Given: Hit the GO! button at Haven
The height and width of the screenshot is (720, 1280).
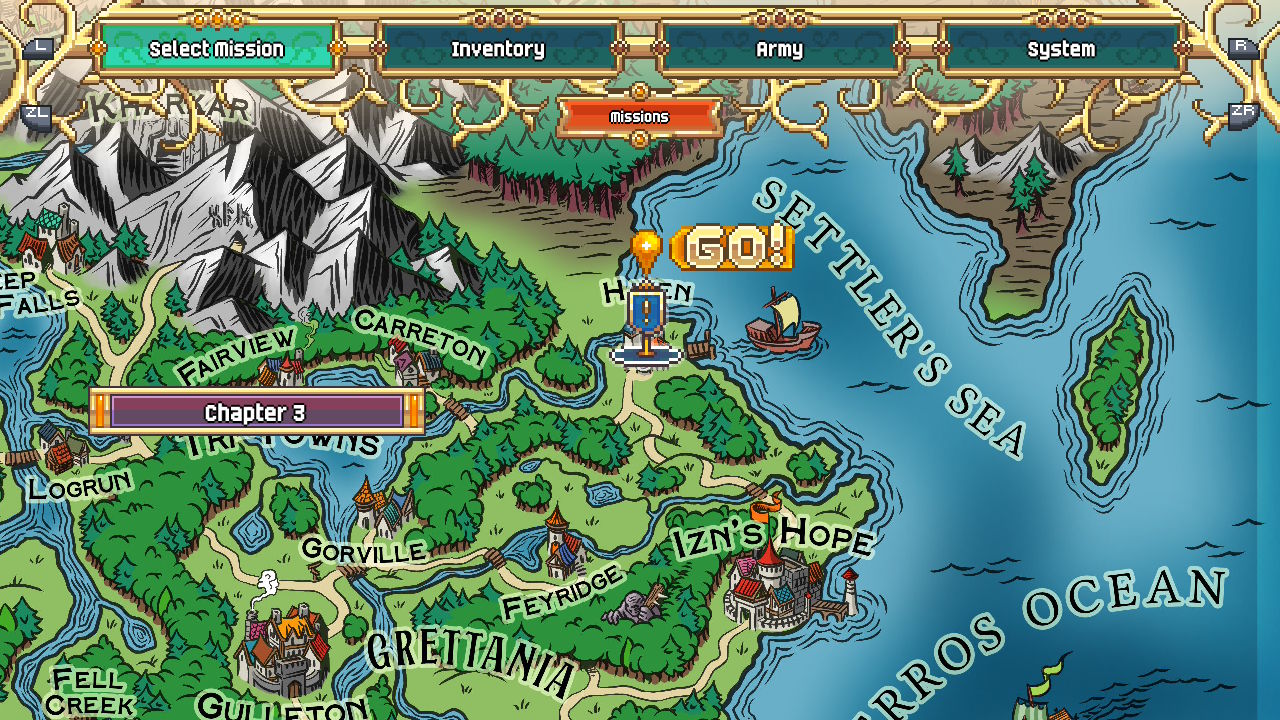Looking at the screenshot, I should coord(732,248).
